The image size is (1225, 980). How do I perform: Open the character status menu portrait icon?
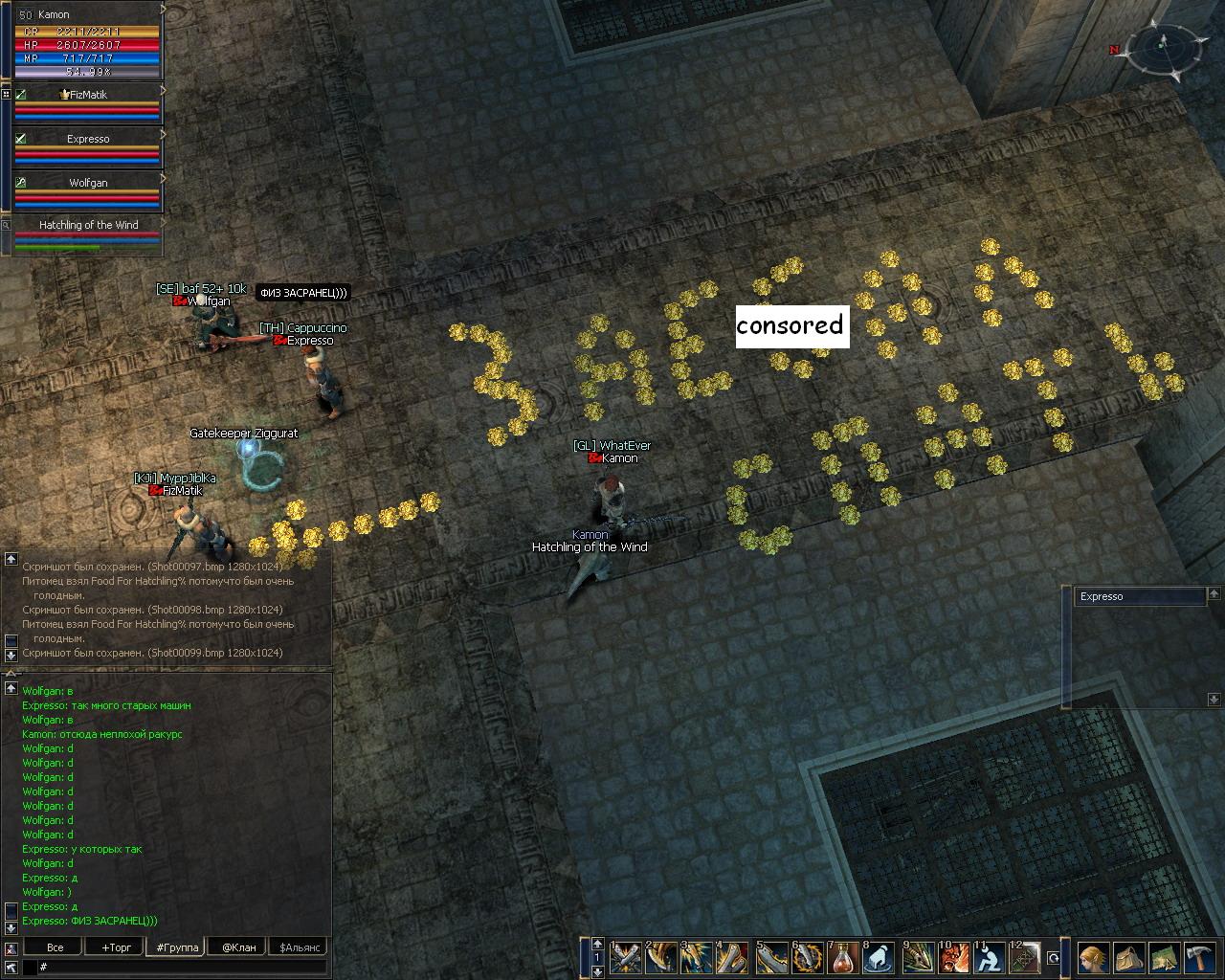[x=1092, y=957]
